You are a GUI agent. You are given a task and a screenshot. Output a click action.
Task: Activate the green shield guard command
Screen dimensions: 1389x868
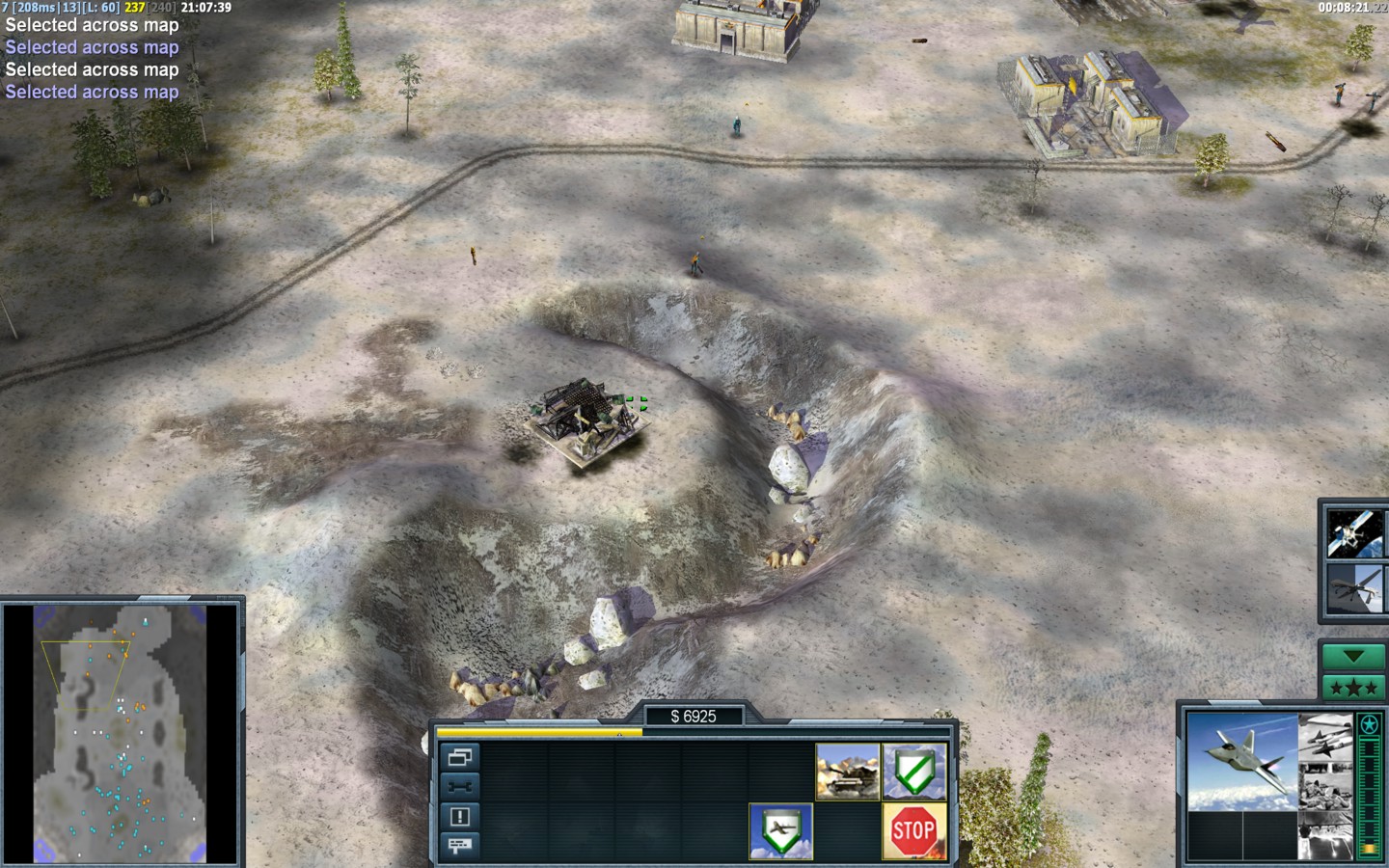pos(913,772)
